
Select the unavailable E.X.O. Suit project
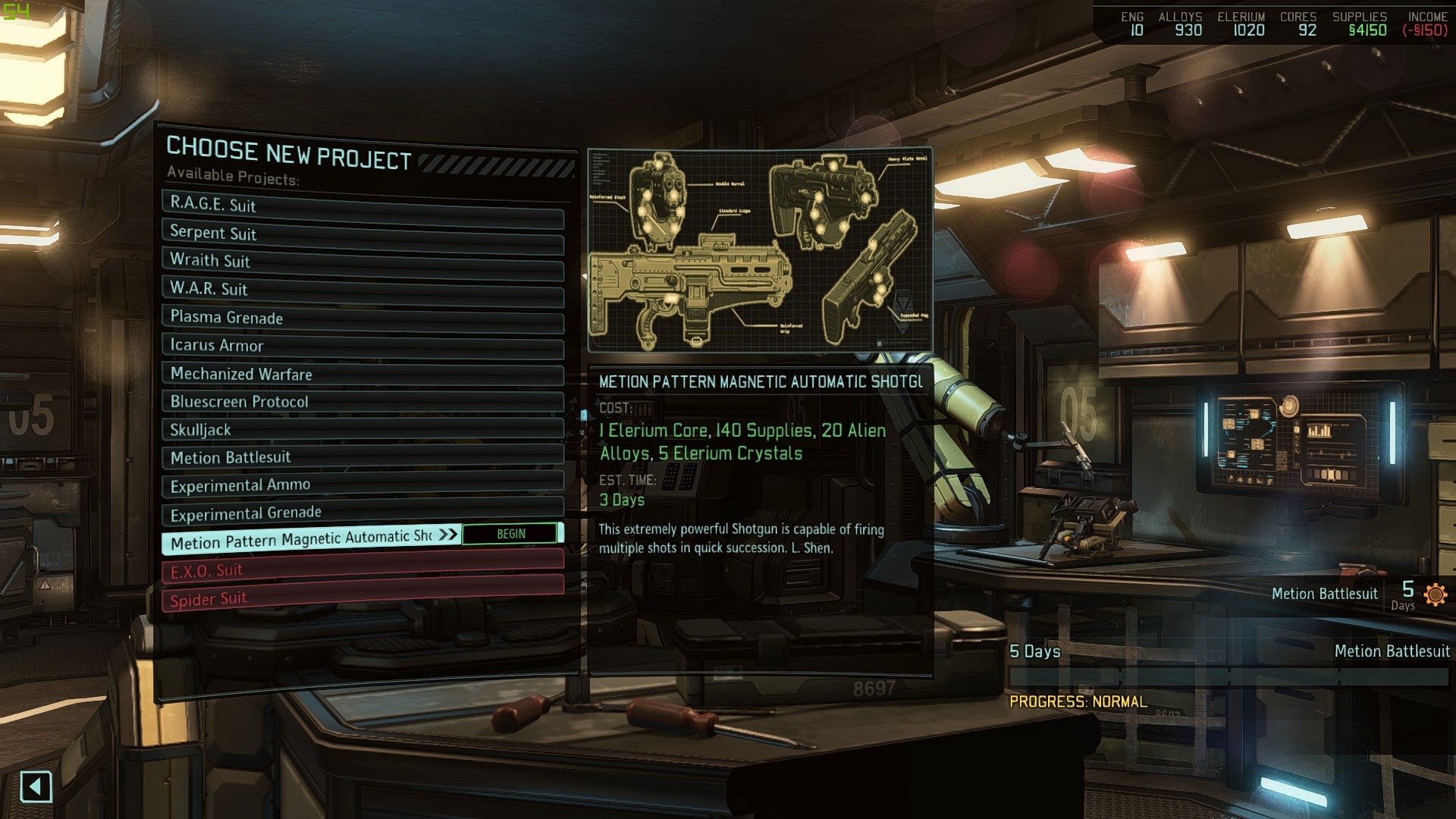pos(362,569)
